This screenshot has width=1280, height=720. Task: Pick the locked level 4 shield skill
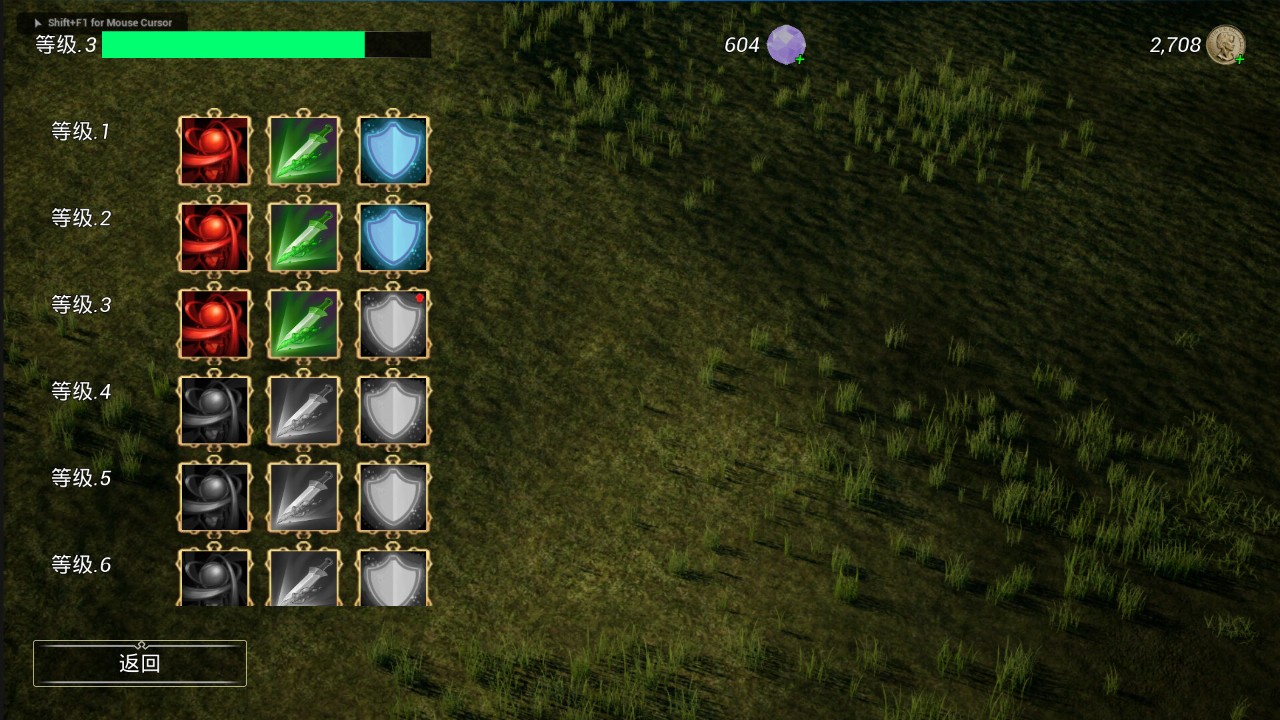(x=393, y=411)
